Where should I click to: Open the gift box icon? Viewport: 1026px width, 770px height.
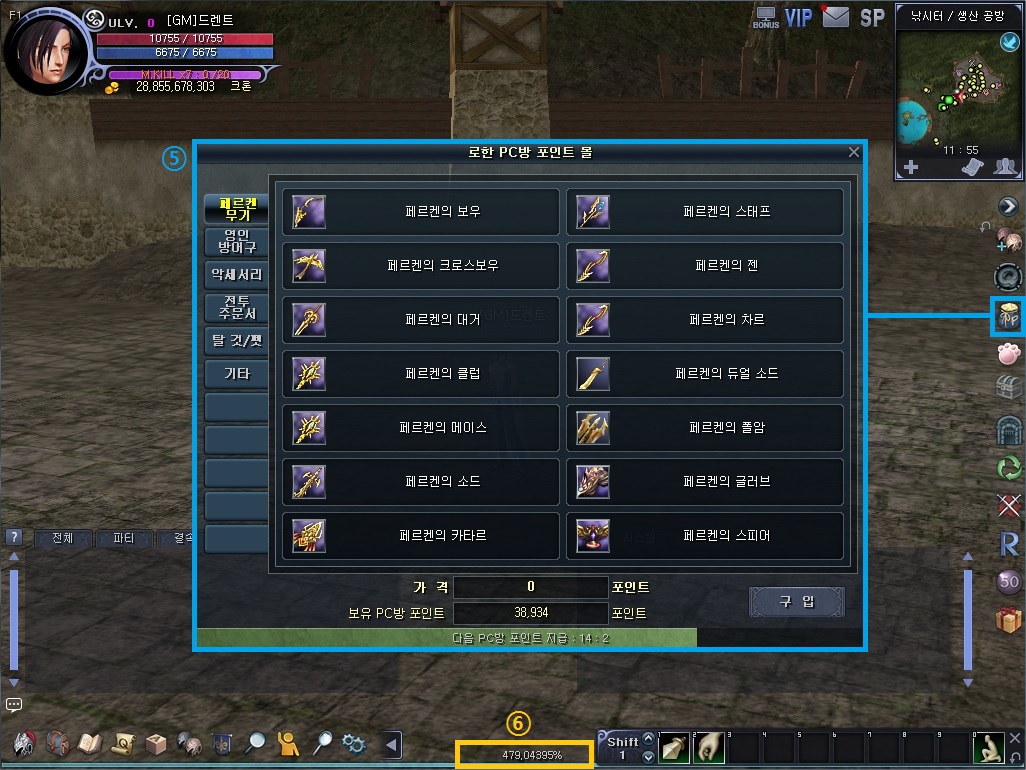1008,620
